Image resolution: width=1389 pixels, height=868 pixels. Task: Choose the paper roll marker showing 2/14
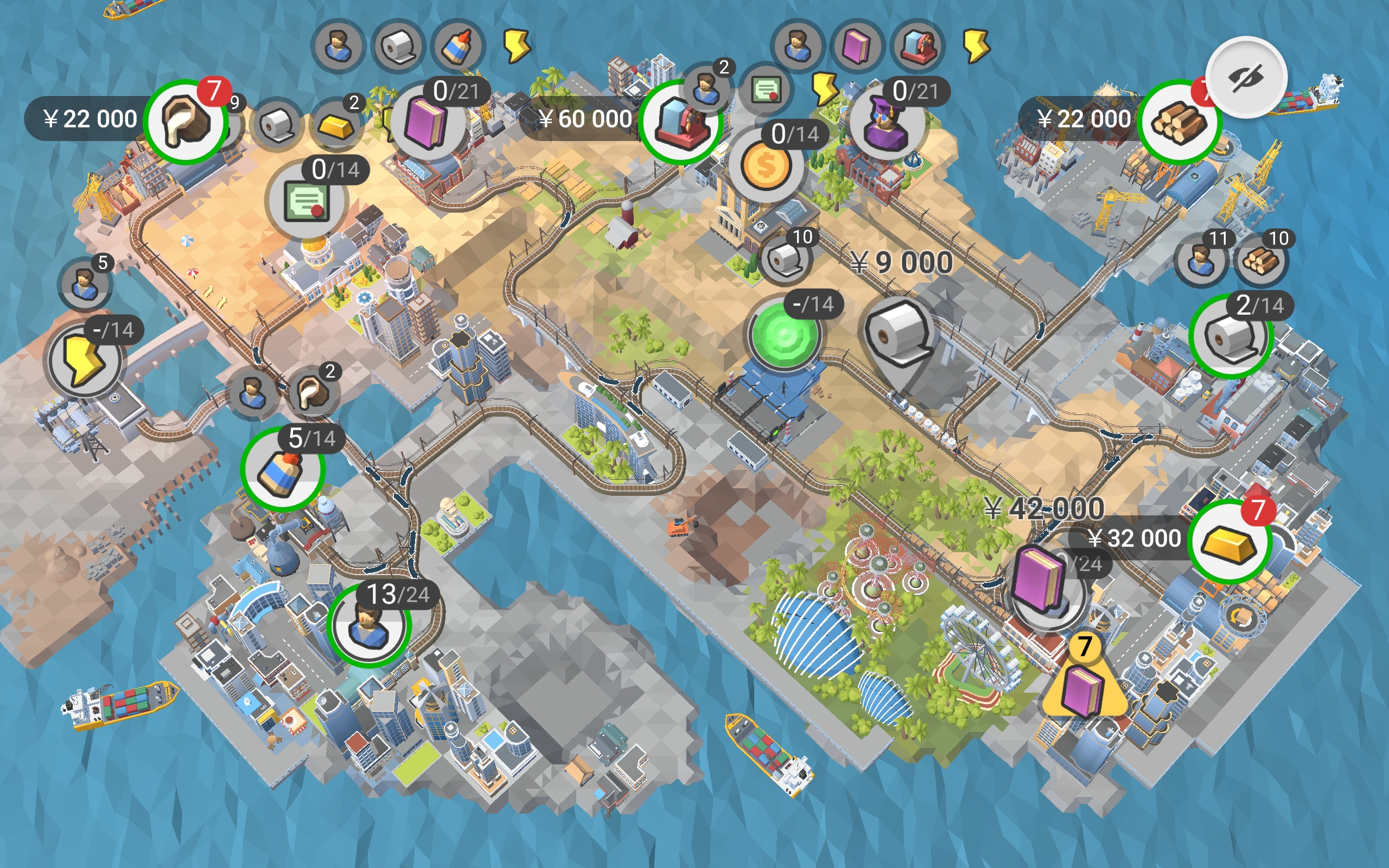click(x=1231, y=336)
